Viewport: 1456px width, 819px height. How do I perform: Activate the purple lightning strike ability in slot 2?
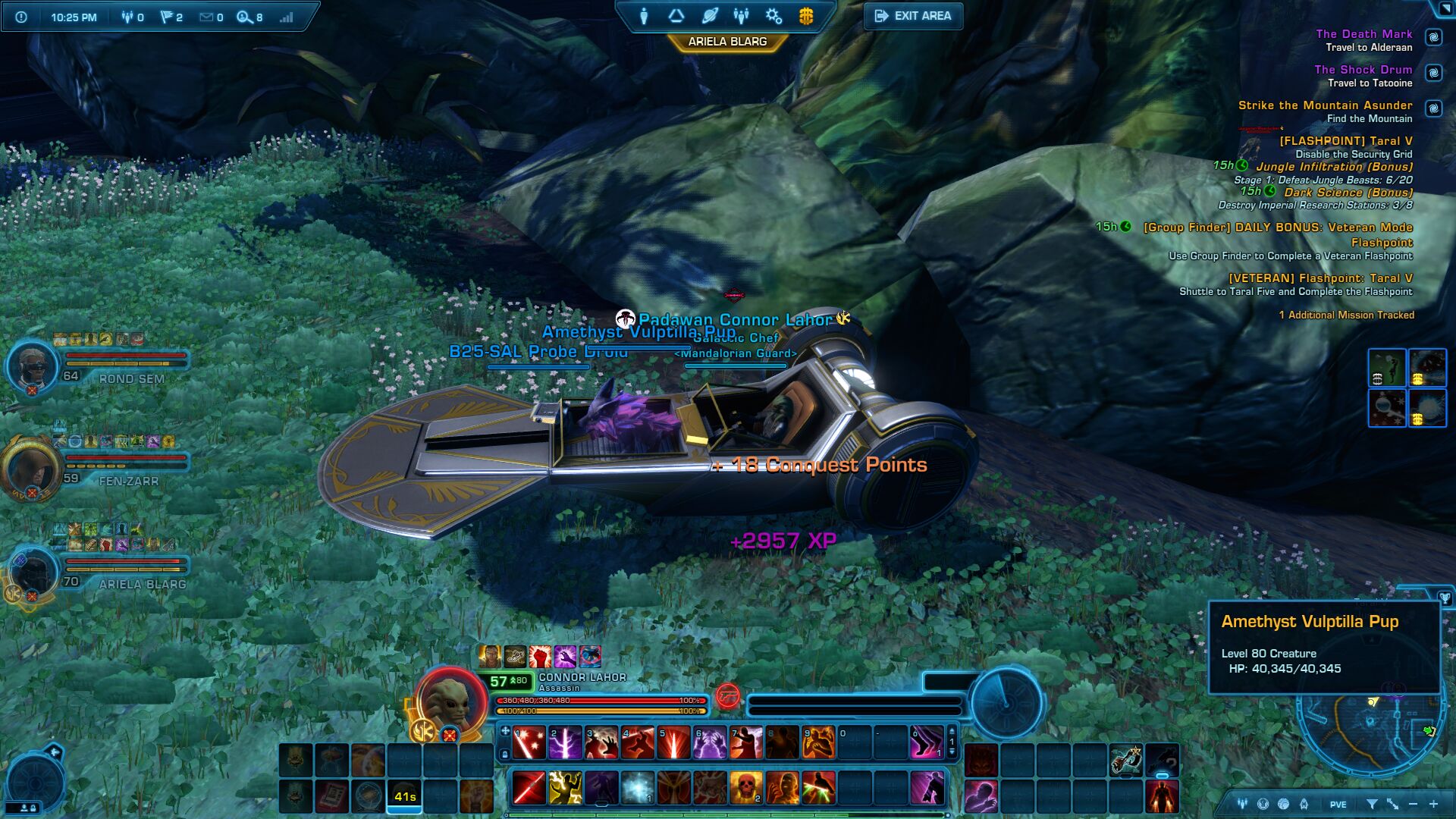[x=565, y=743]
